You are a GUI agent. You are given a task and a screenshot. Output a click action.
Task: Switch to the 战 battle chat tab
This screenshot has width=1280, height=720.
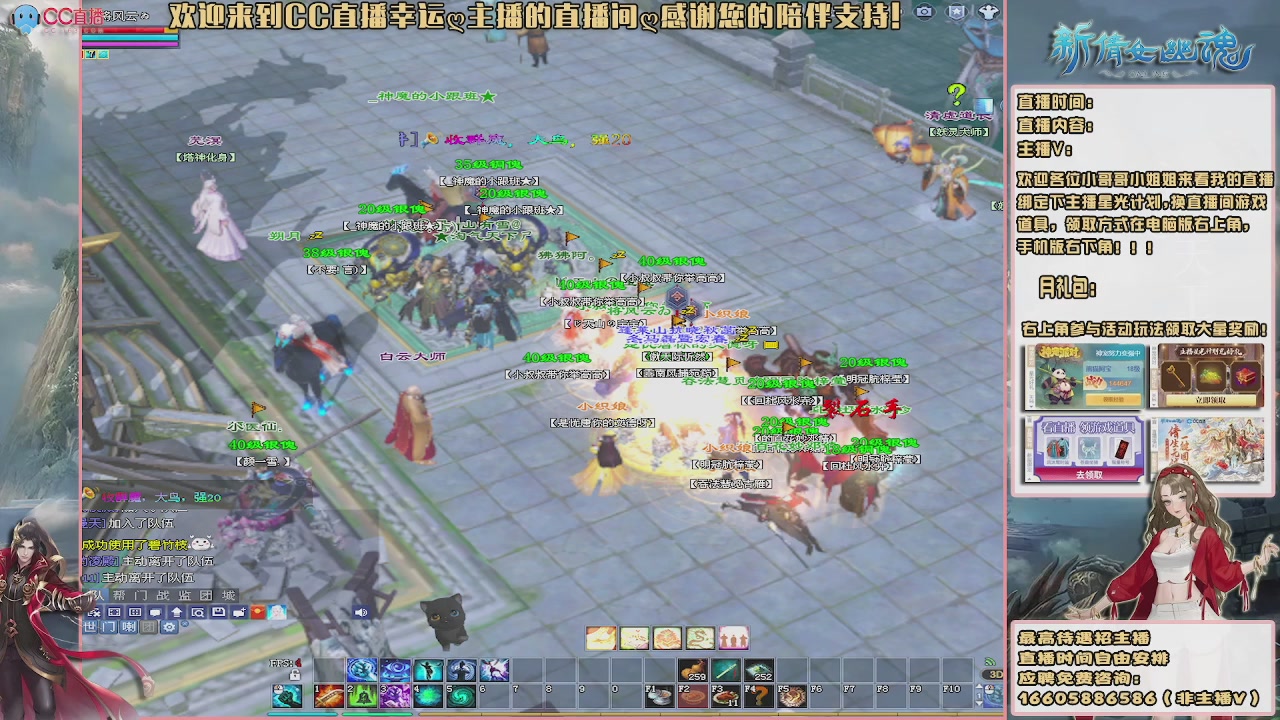pyautogui.click(x=161, y=595)
